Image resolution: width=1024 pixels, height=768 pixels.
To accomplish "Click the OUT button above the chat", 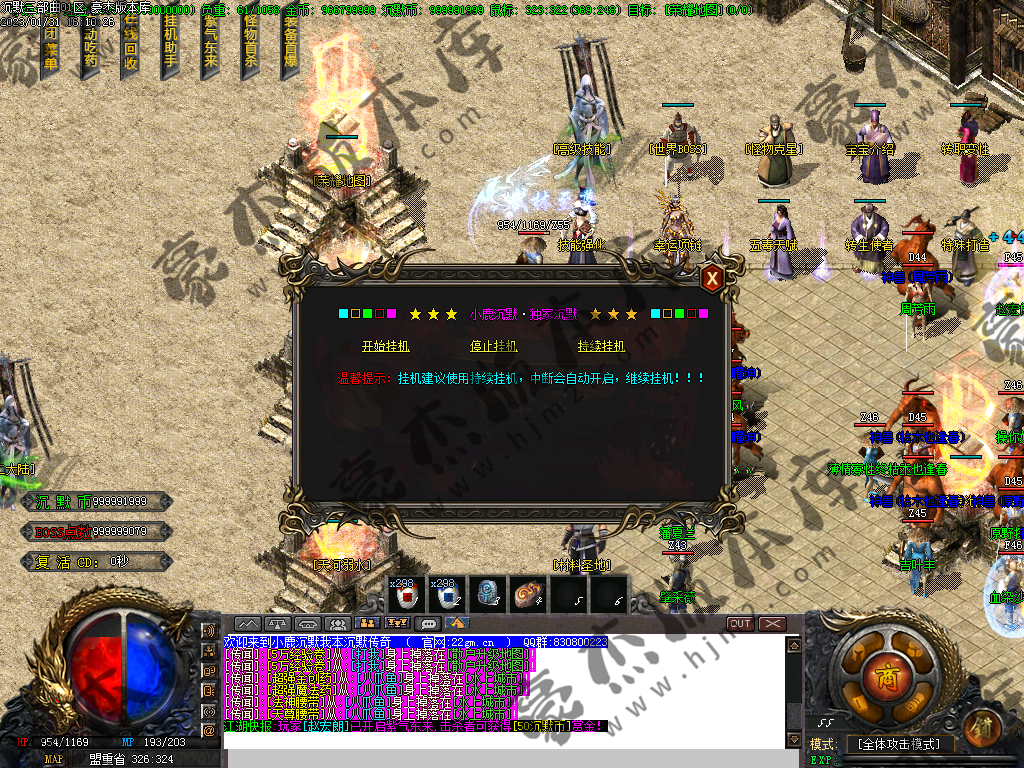I will 740,623.
